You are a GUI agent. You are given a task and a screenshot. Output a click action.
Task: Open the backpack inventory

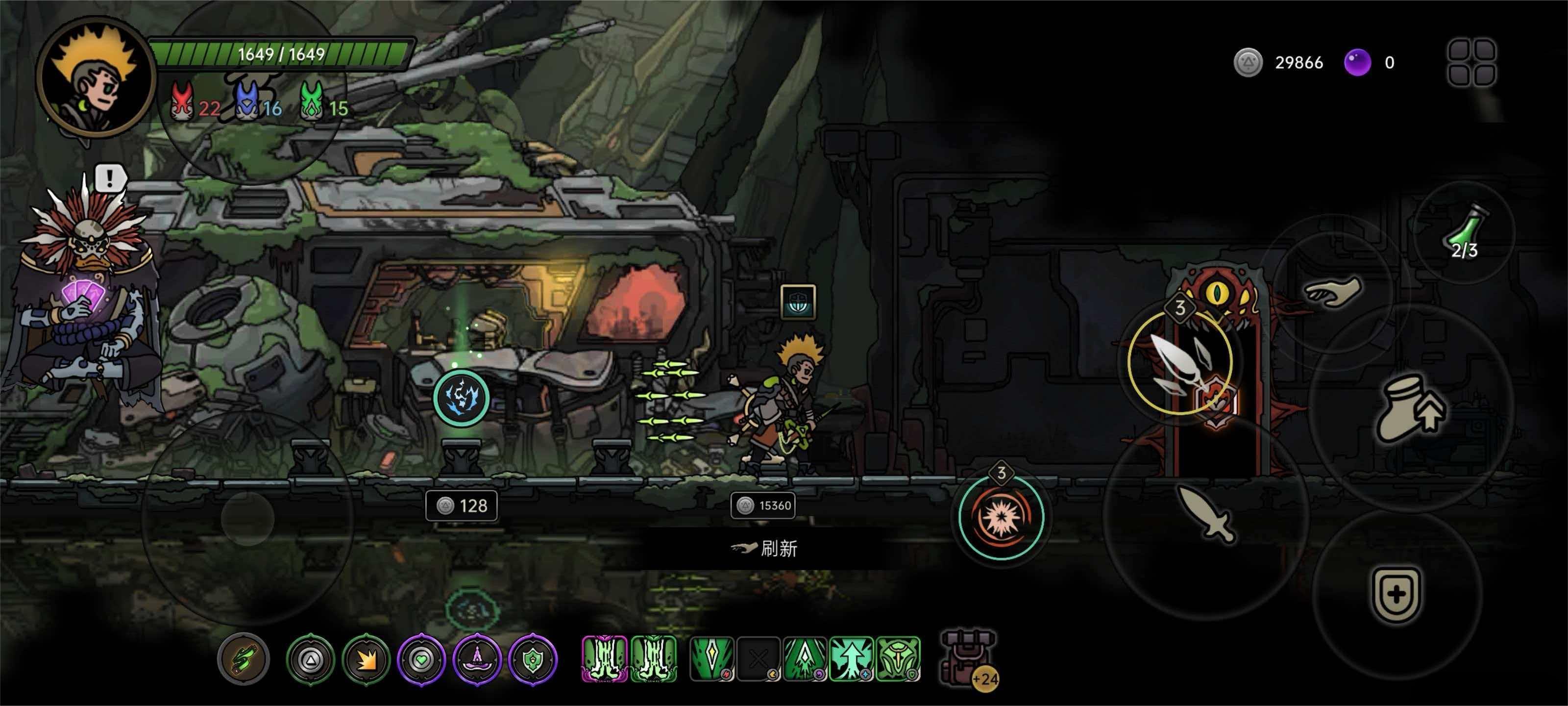point(968,658)
